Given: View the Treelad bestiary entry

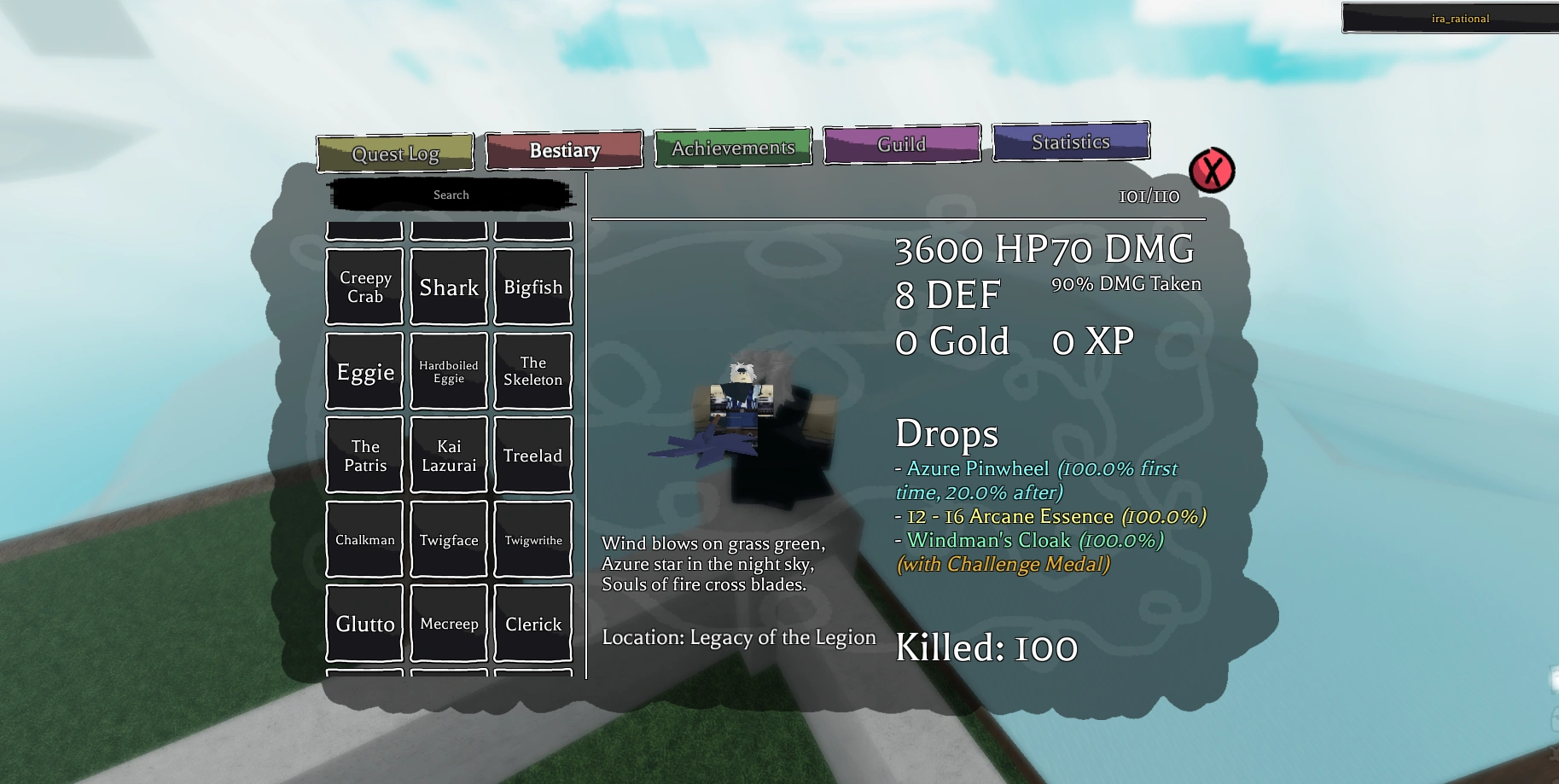Looking at the screenshot, I should 532,455.
